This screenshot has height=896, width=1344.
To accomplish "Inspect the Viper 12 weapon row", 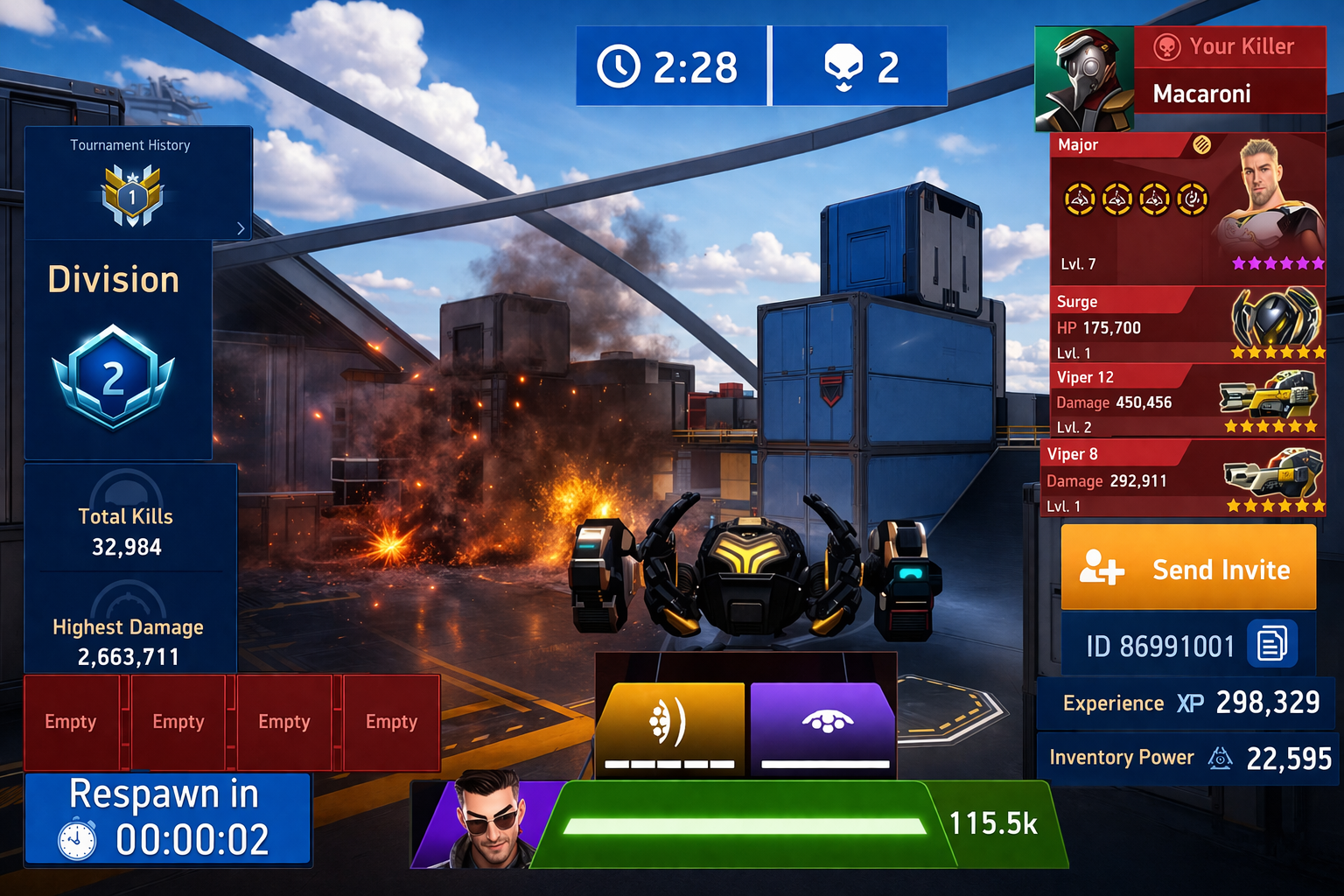I will [x=1187, y=402].
